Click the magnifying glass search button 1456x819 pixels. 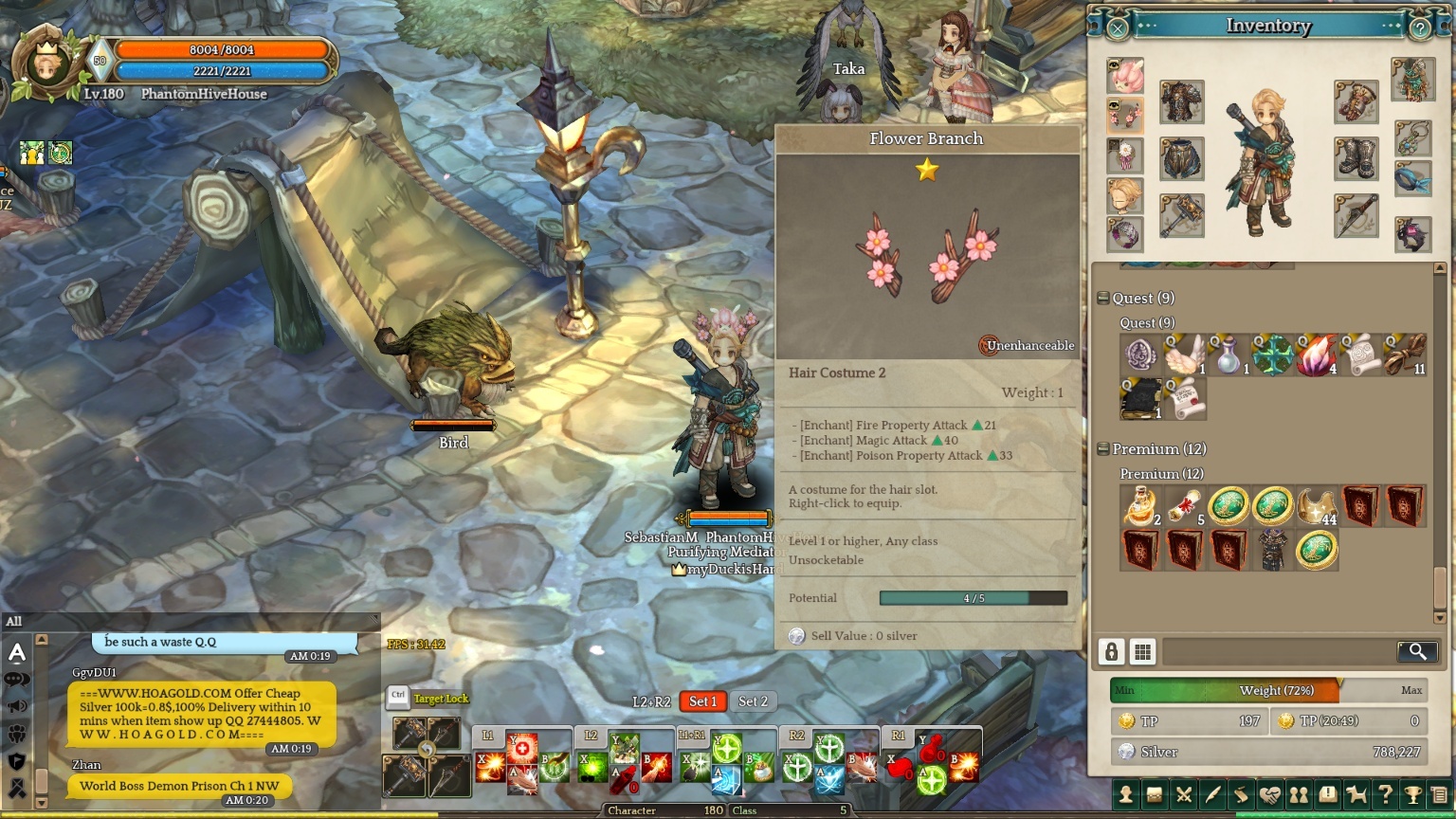point(1417,651)
